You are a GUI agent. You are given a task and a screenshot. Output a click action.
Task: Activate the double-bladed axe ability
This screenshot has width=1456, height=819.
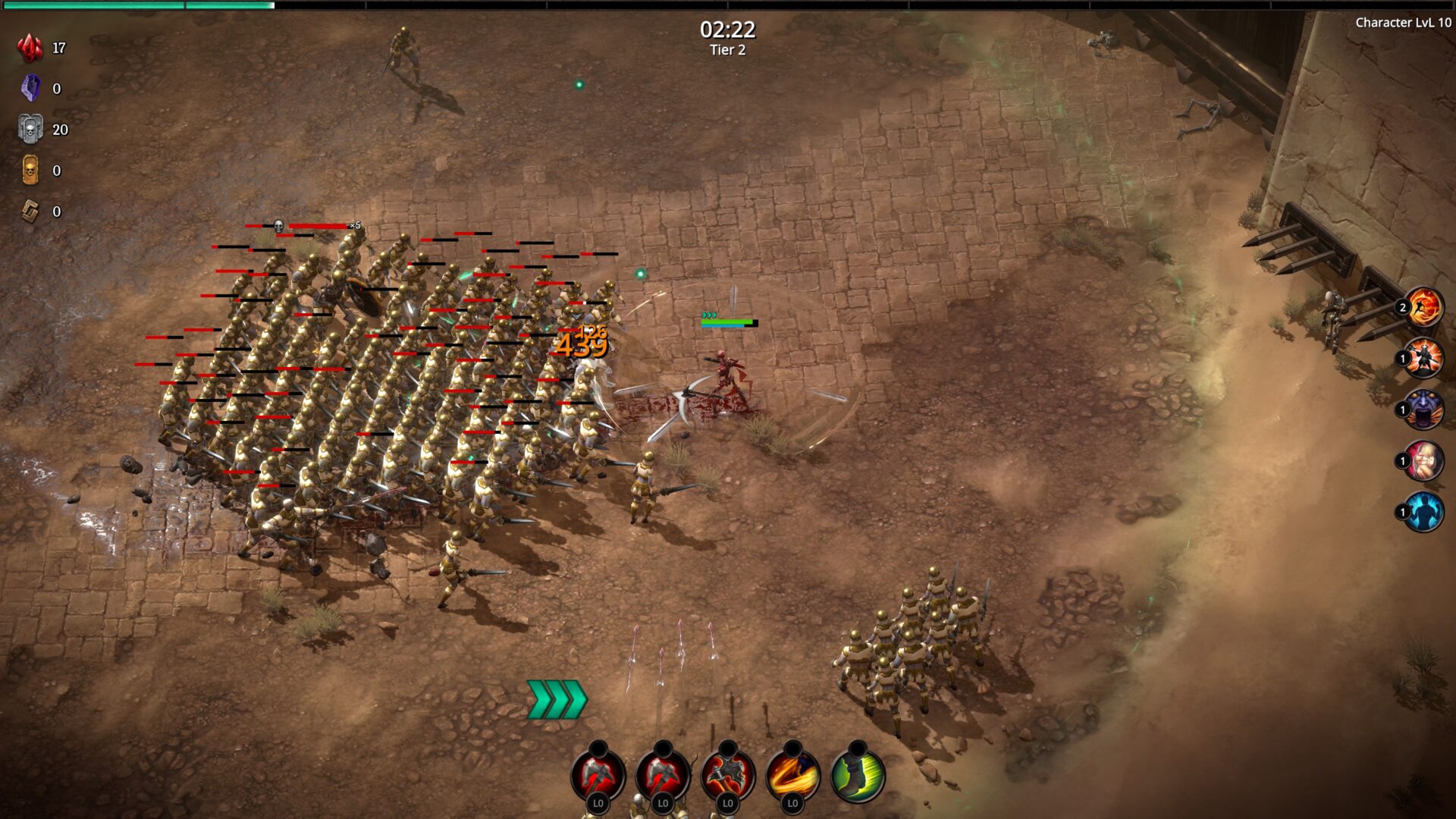(727, 775)
